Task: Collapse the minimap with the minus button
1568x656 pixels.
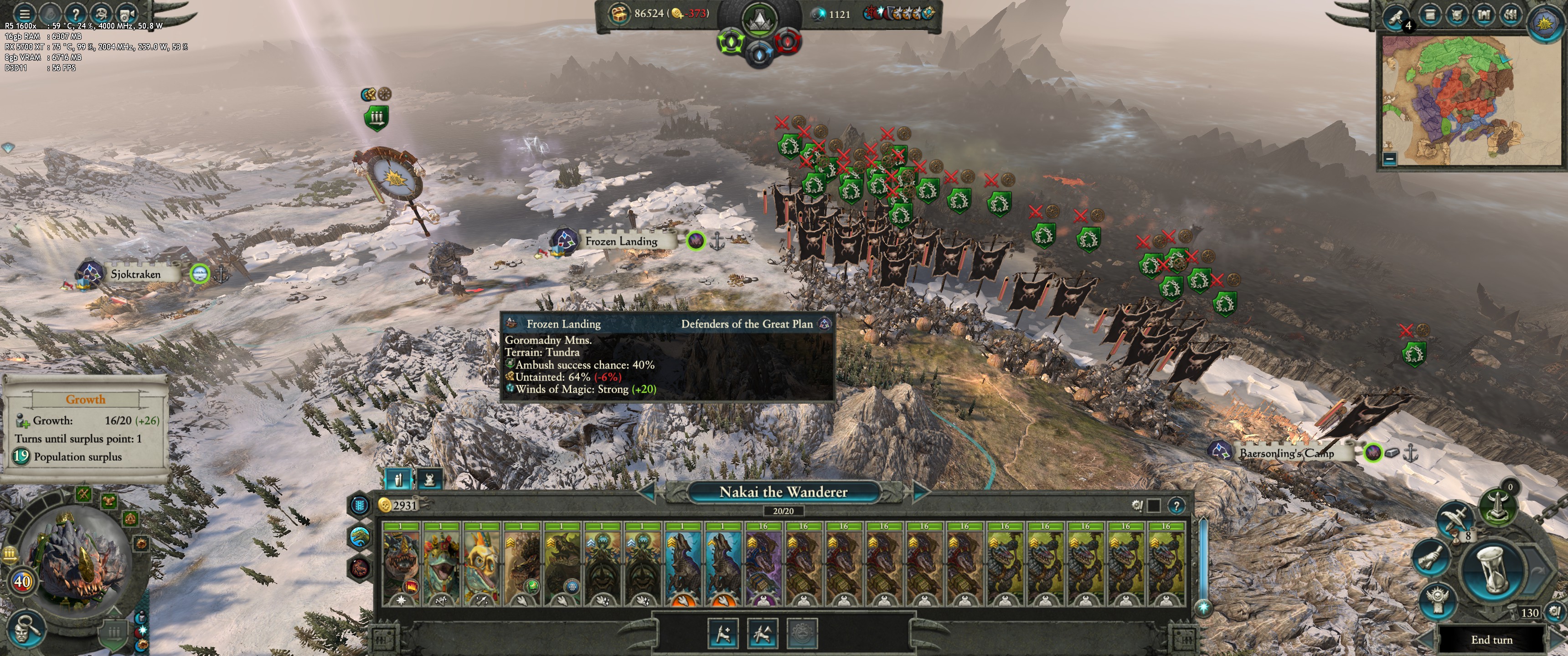Action: 1390,159
